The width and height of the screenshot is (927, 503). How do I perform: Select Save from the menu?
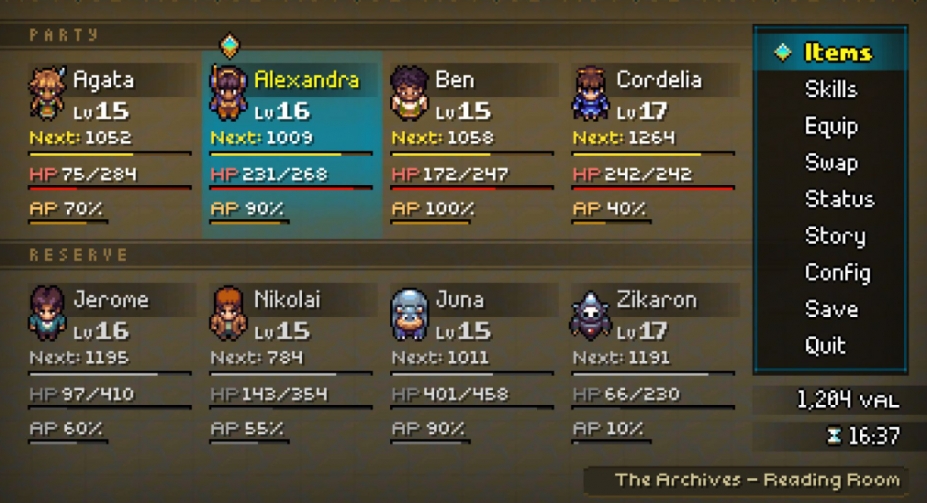[831, 309]
